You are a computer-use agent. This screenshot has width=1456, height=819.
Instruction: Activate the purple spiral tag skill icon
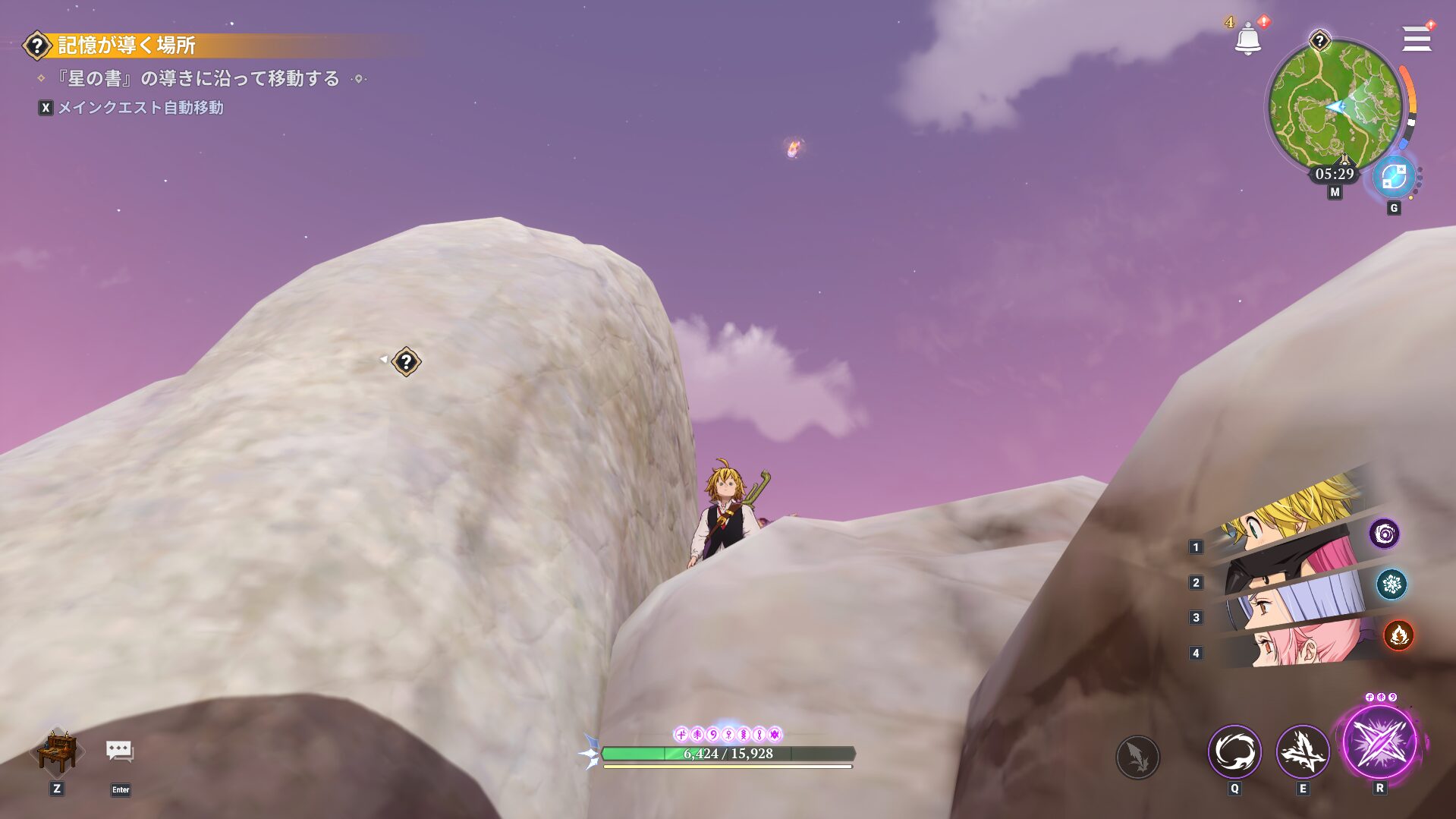[1384, 534]
